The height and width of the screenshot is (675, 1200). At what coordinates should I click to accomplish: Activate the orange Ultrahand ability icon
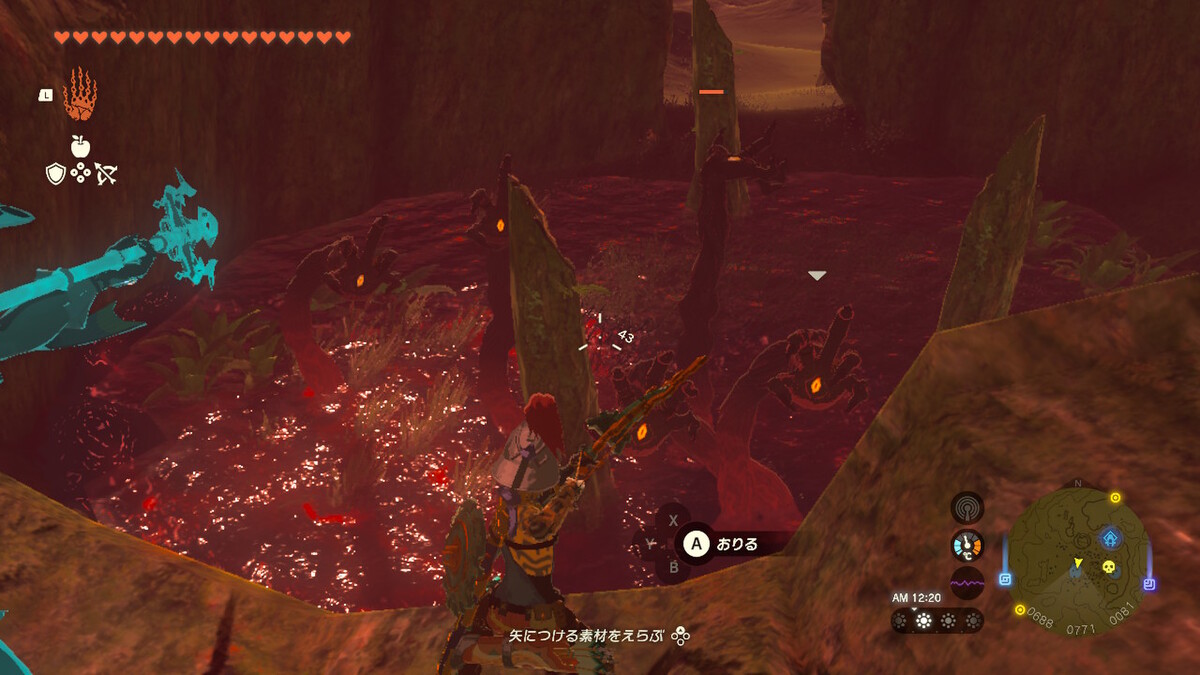tap(79, 95)
